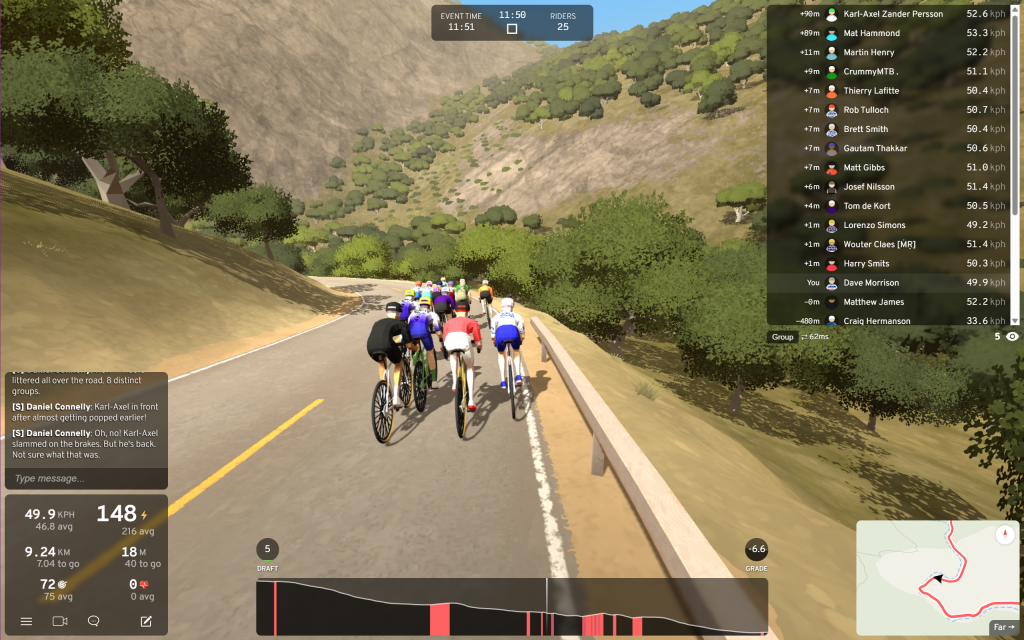This screenshot has height=640, width=1024.
Task: Click the Far zoom button on the minimap
Action: coord(1002,627)
